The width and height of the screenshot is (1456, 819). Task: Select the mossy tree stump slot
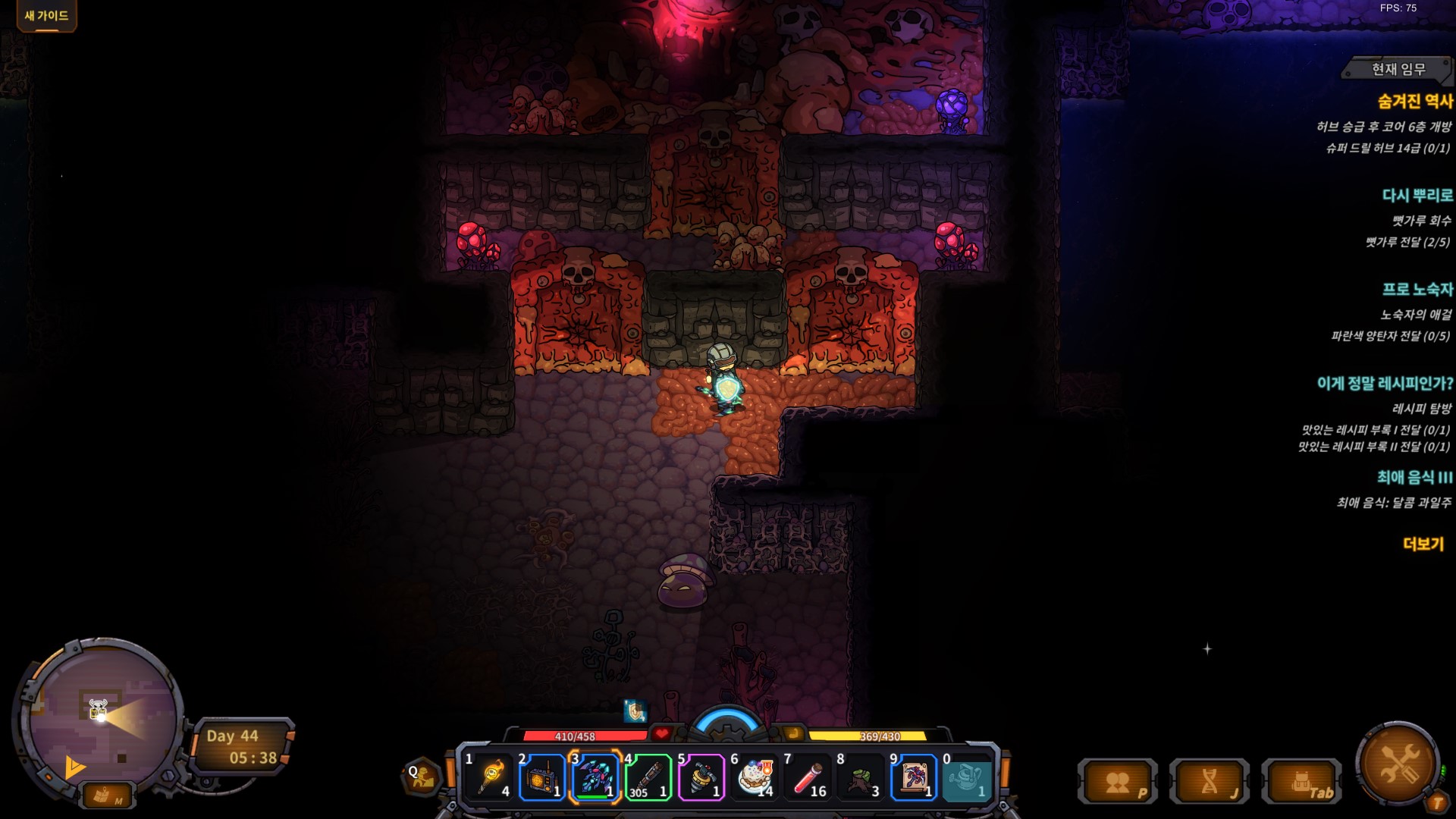(x=861, y=777)
